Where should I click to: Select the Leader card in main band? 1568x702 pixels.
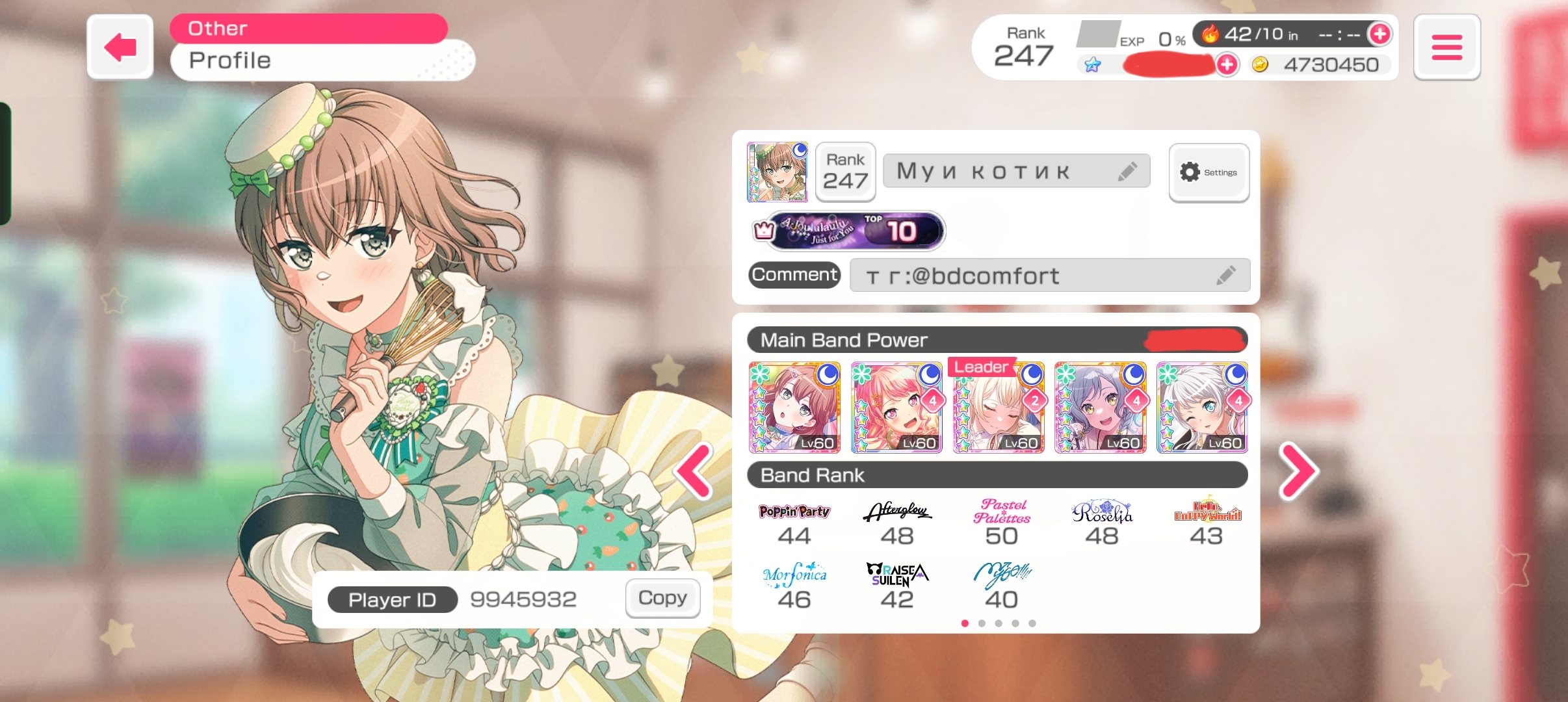tap(999, 408)
